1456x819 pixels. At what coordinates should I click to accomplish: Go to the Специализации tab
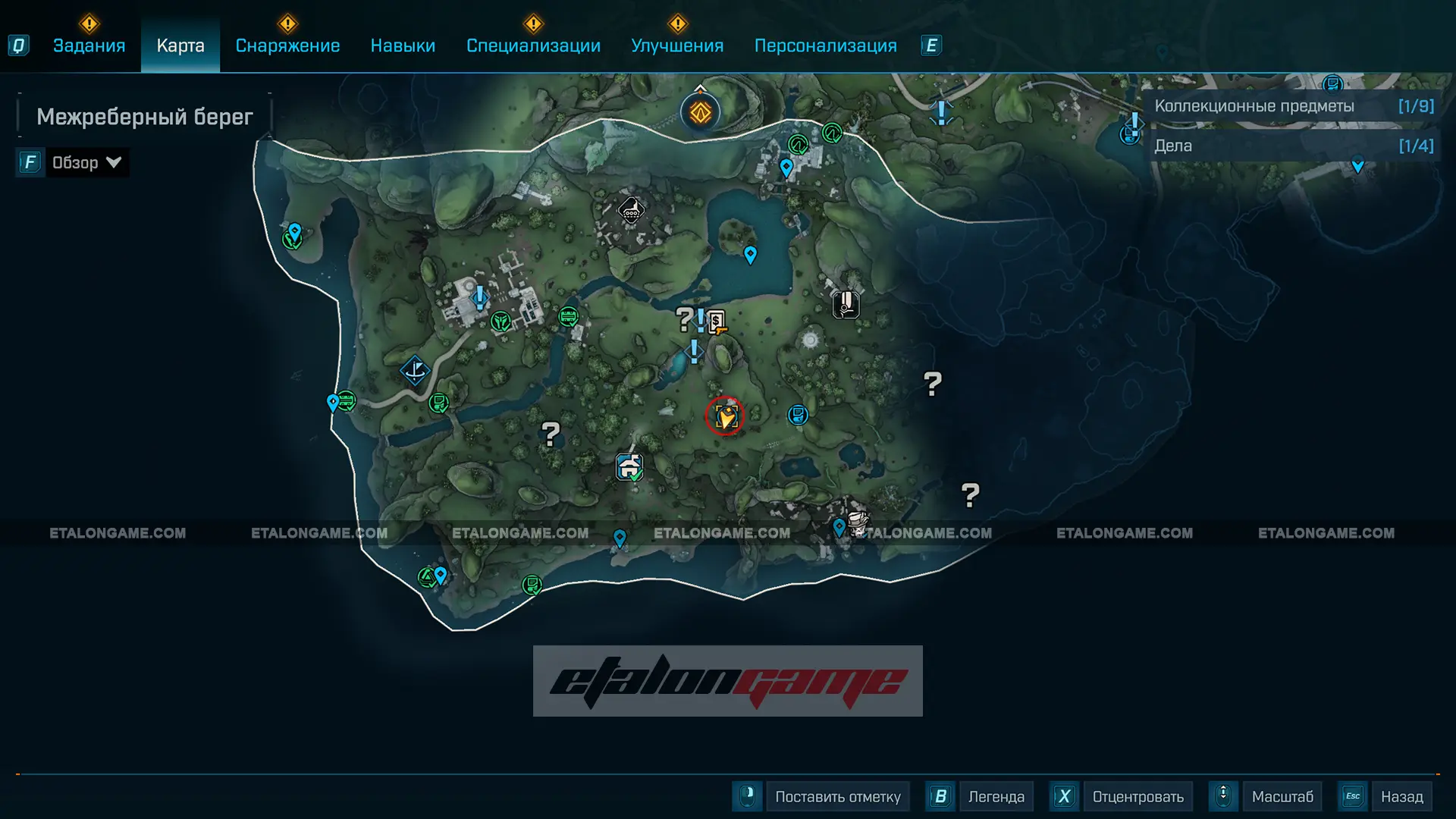[533, 45]
